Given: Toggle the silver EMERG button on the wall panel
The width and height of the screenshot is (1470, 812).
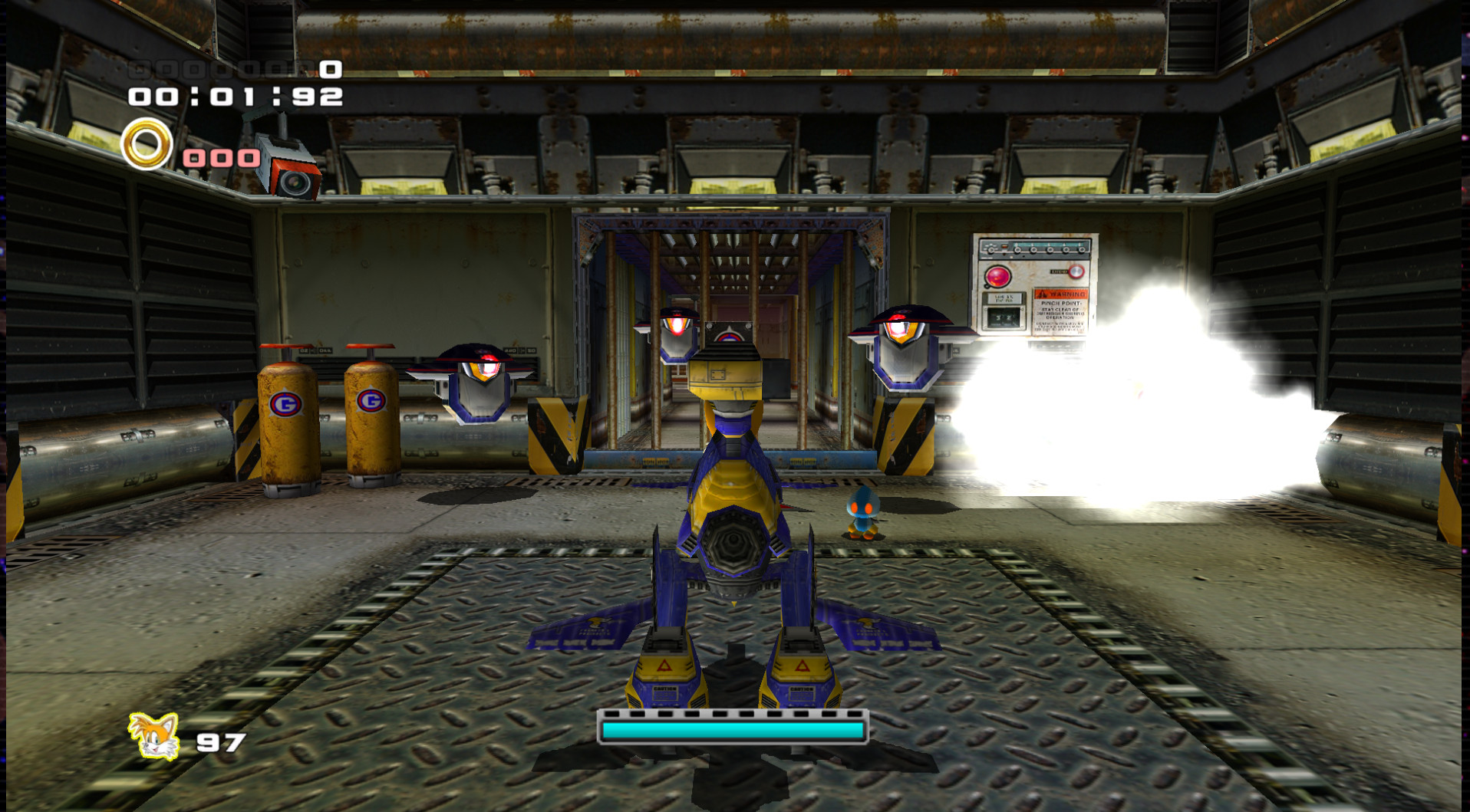Looking at the screenshot, I should coord(1076,271).
